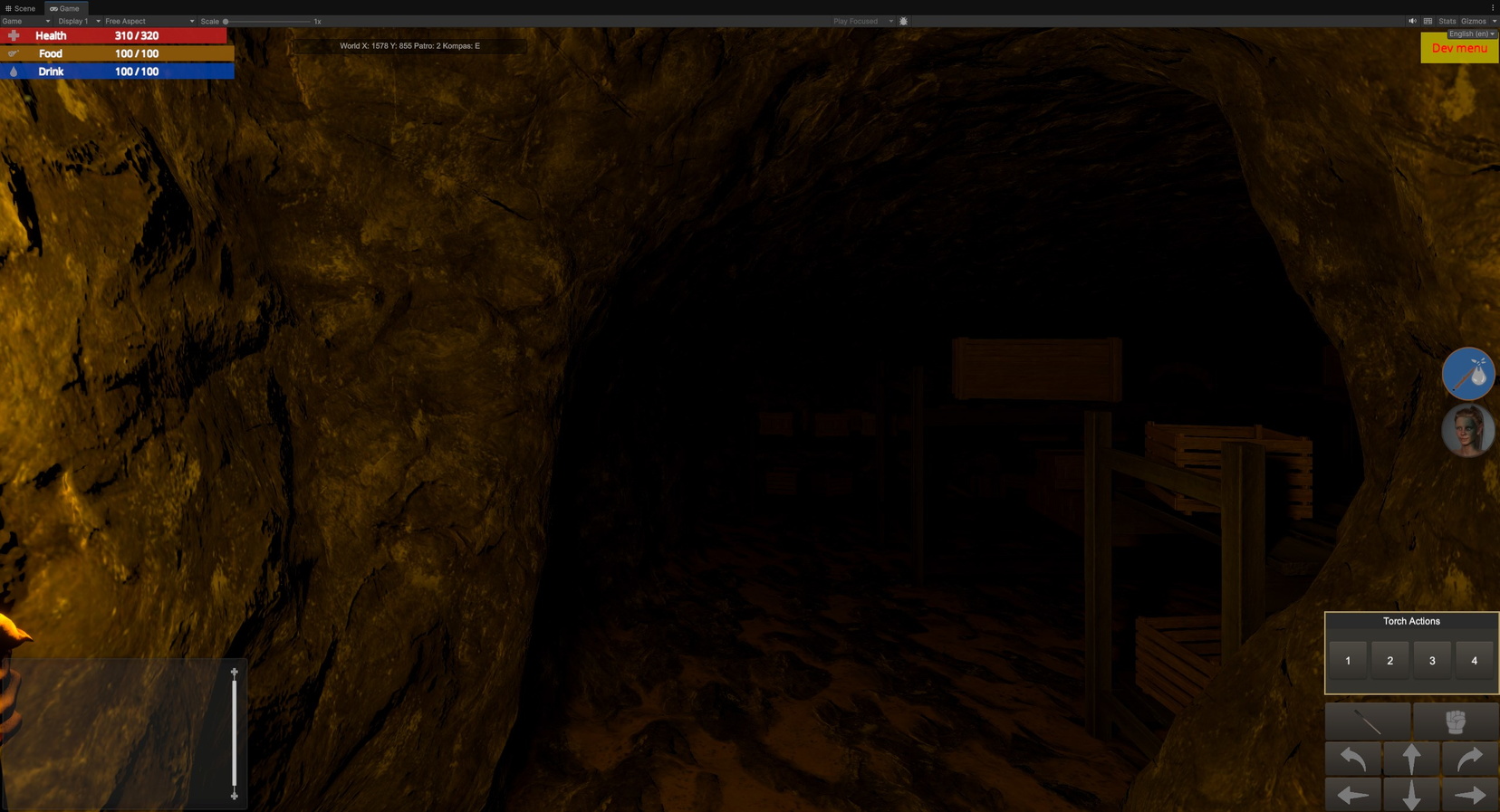Select the torch tool button
1500x812 pixels.
(1368, 721)
